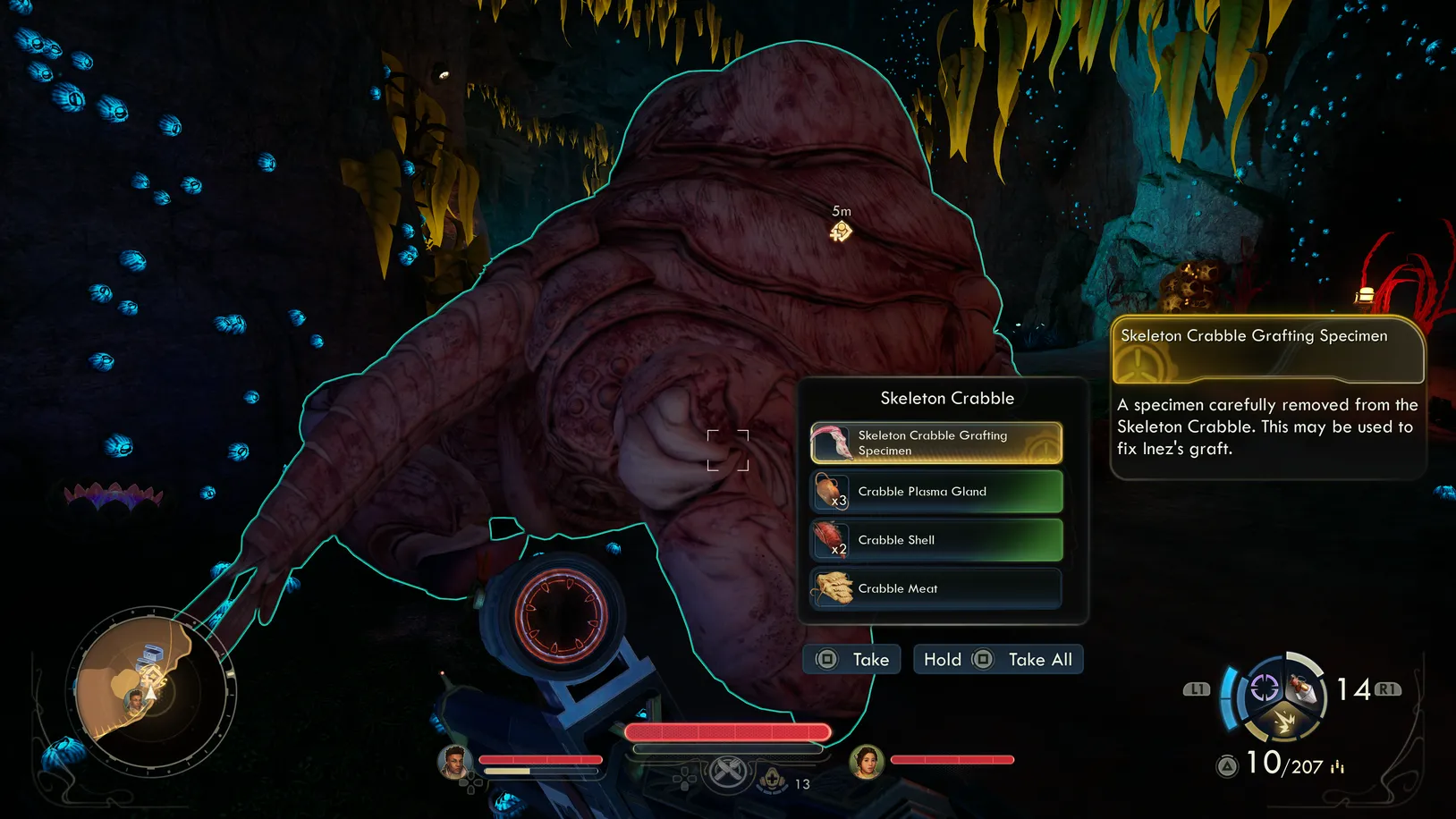The width and height of the screenshot is (1456, 819).
Task: Select Crabble Meat in loot list
Action: pyautogui.click(x=935, y=588)
